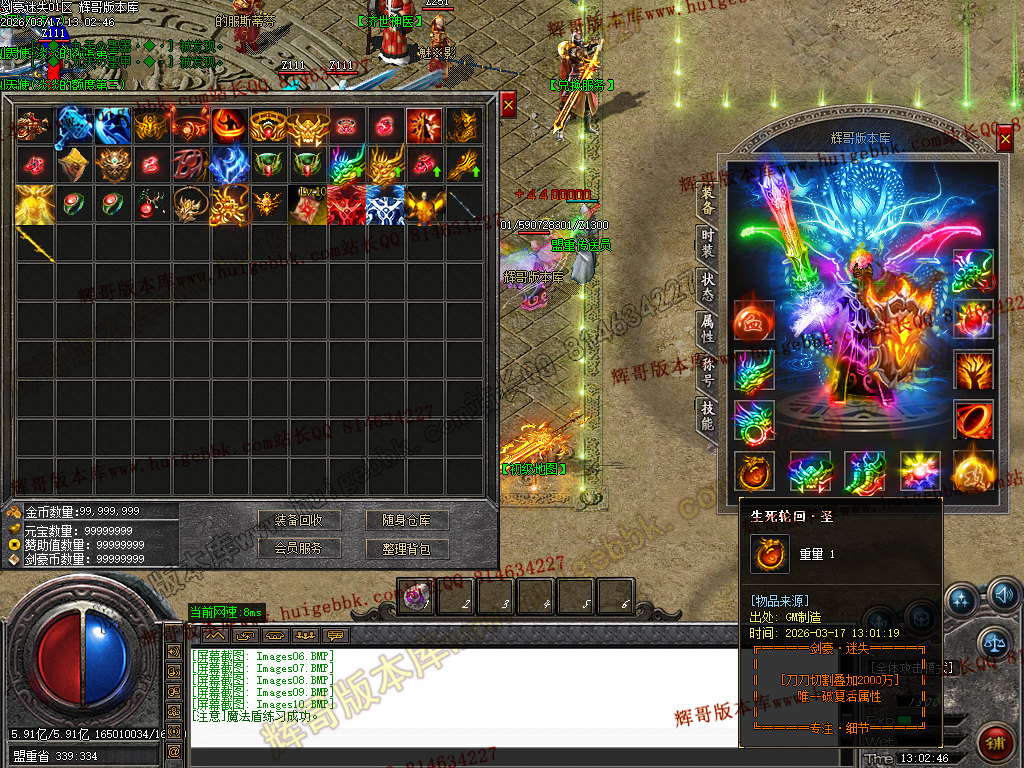The height and width of the screenshot is (768, 1024).
Task: Switch to the 时装 tab
Action: 707,242
